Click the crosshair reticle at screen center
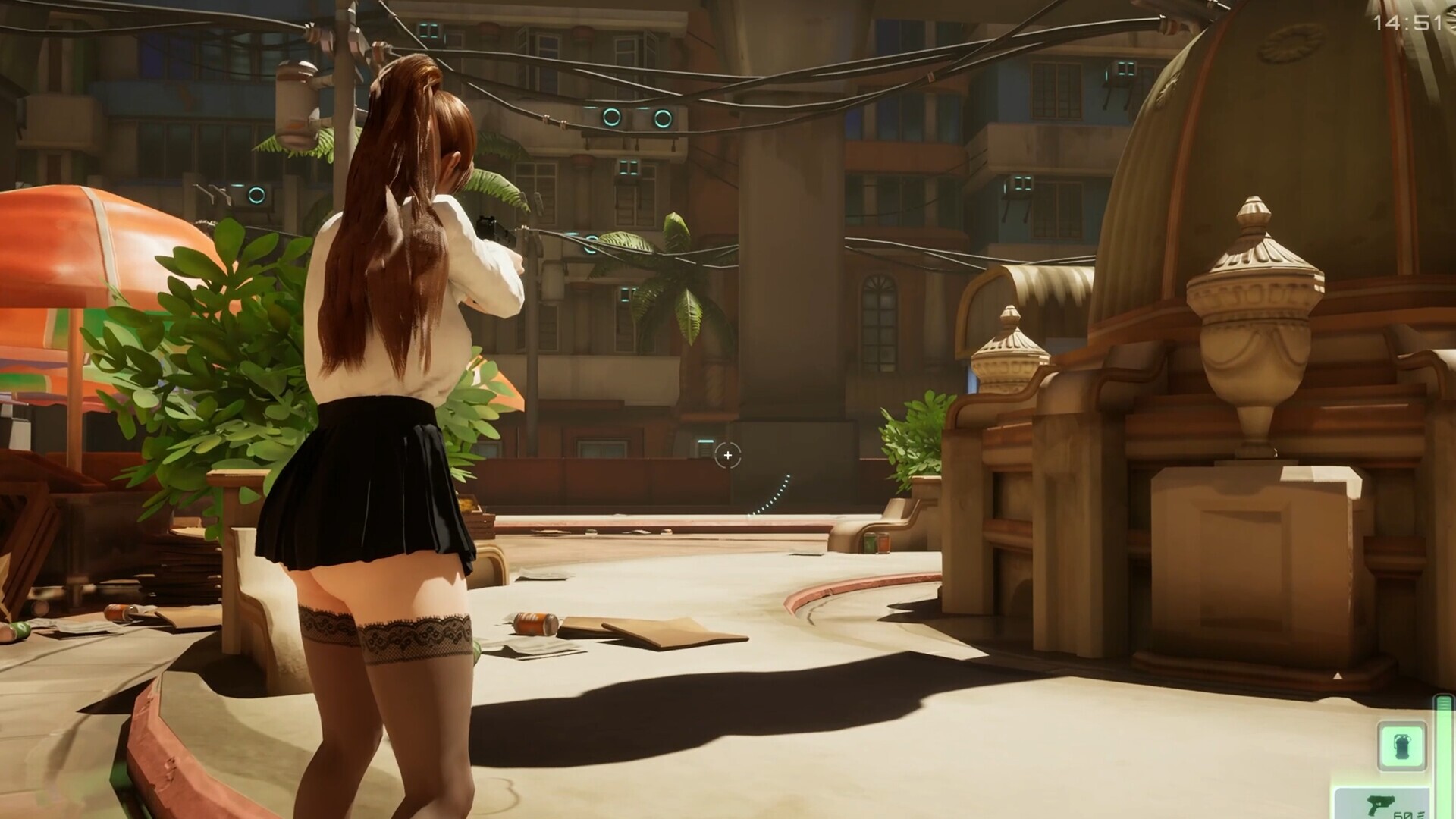 (x=729, y=455)
